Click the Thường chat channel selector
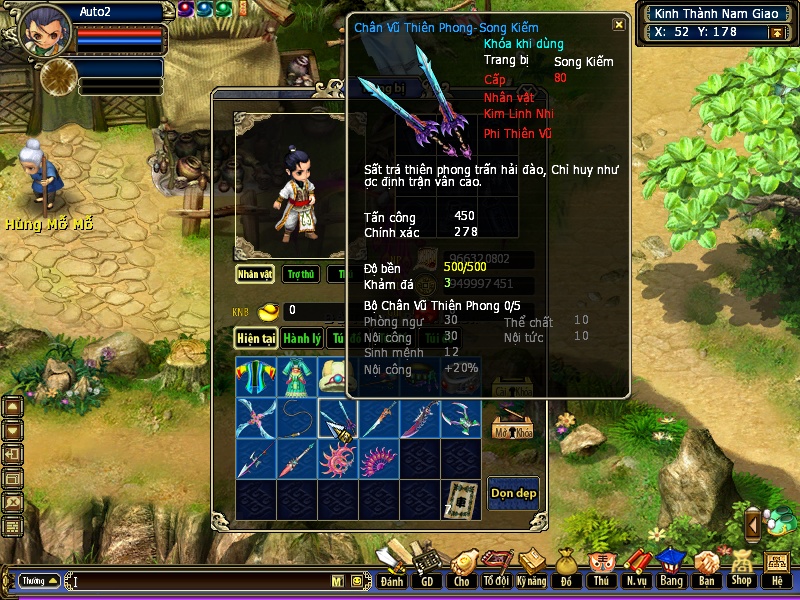The height and width of the screenshot is (600, 800). [38, 580]
